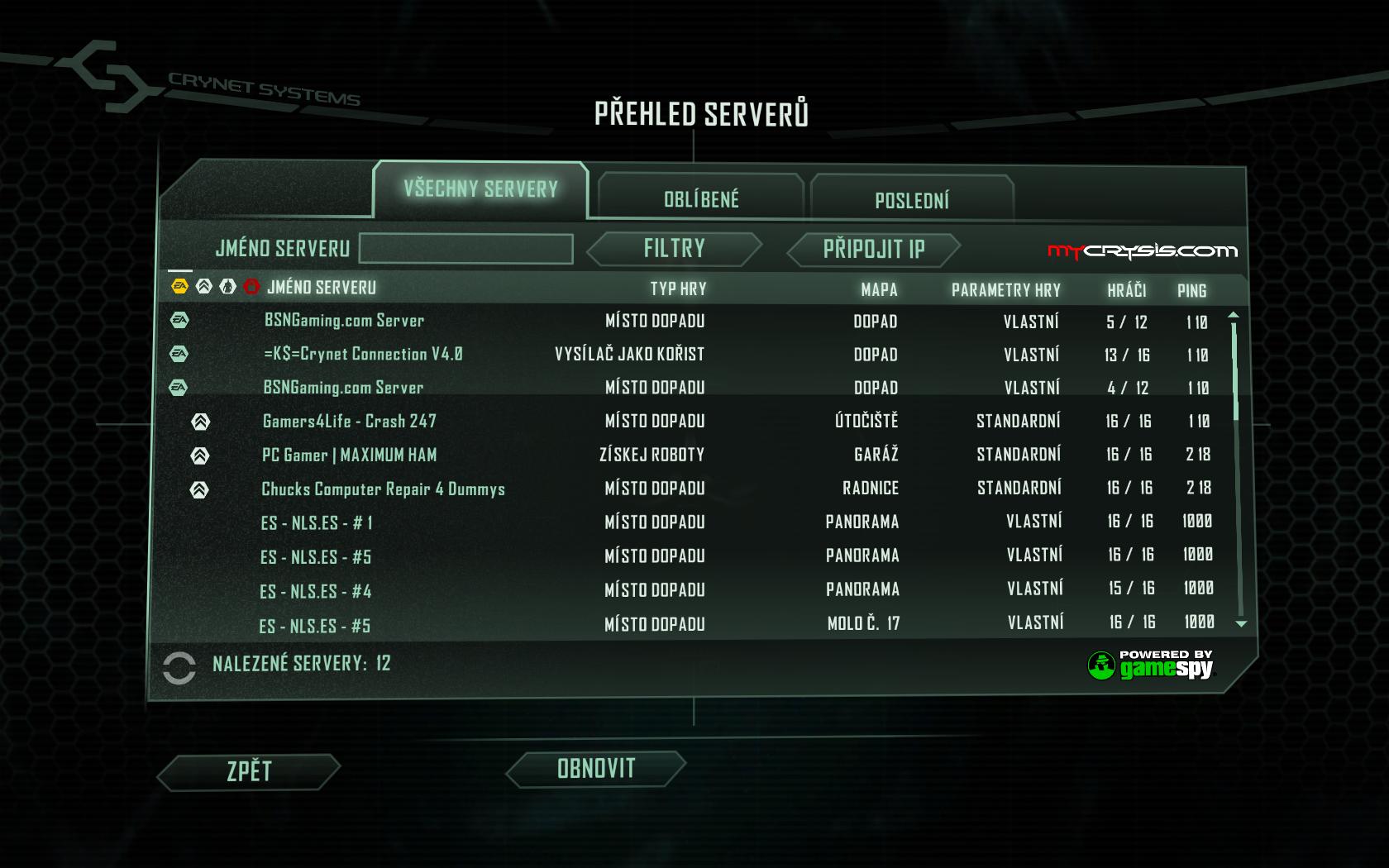The width and height of the screenshot is (1389, 868).
Task: Click the server list scroll-down arrow
Action: pyautogui.click(x=1240, y=624)
